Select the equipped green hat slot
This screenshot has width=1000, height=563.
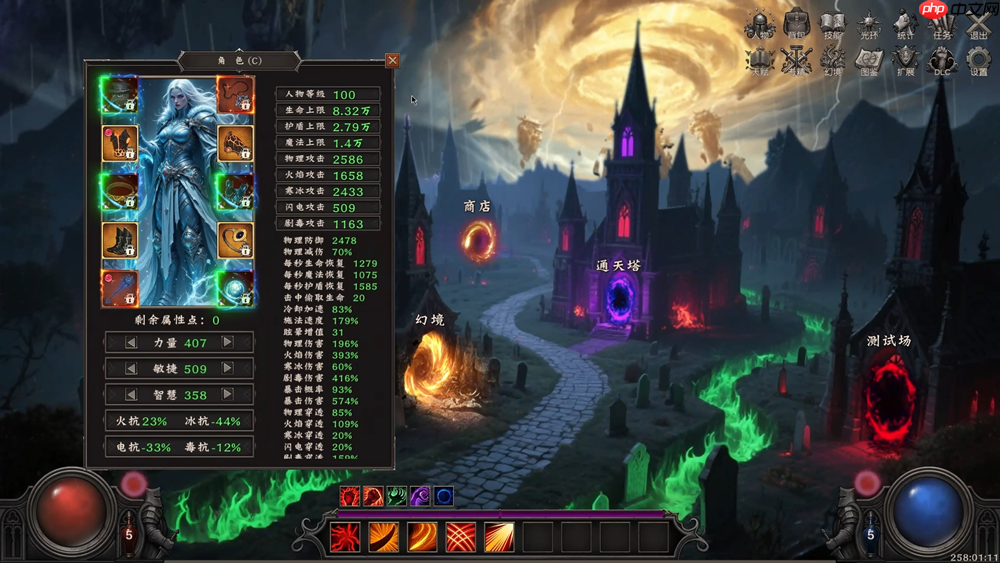(120, 95)
